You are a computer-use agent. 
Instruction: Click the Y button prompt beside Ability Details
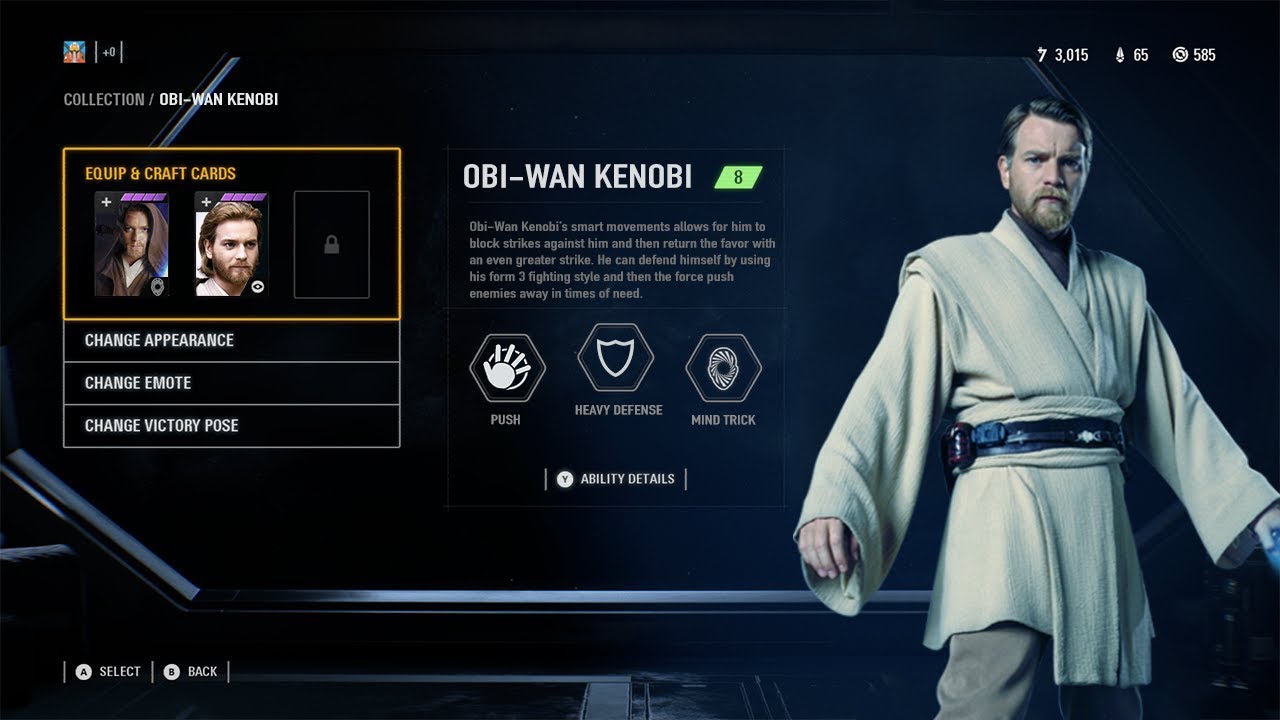click(566, 478)
